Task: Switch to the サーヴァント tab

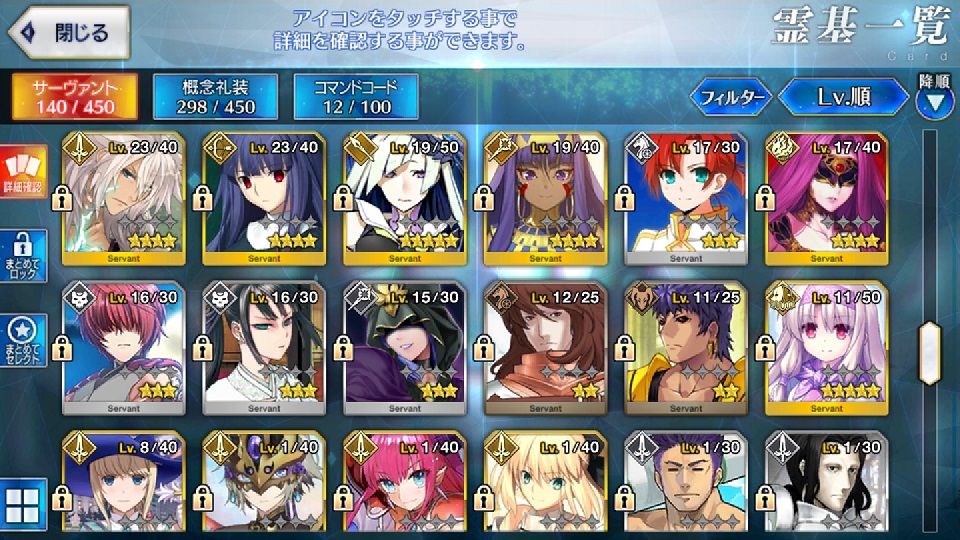Action: click(73, 96)
